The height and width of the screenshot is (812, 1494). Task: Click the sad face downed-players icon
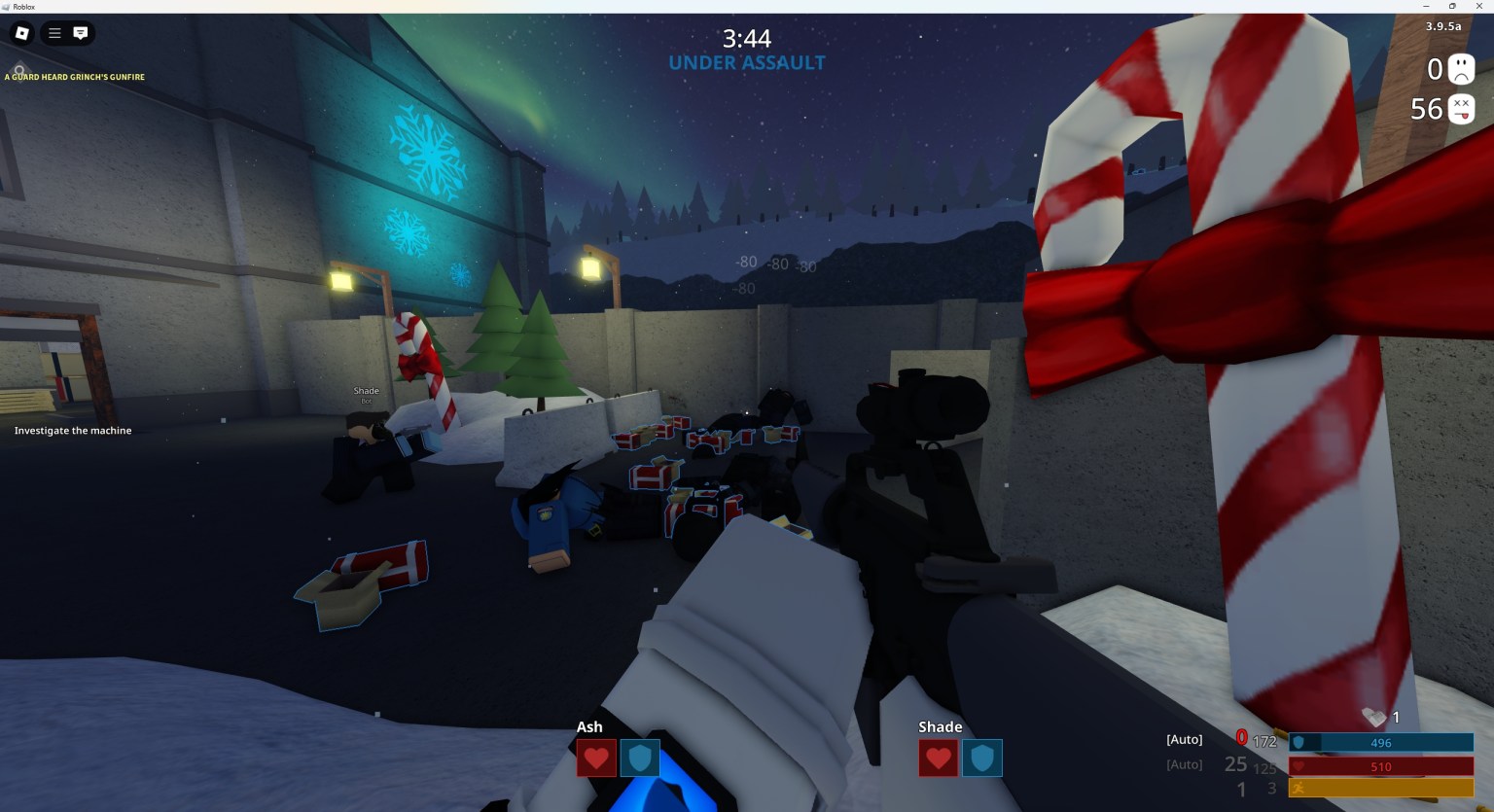pos(1462,68)
